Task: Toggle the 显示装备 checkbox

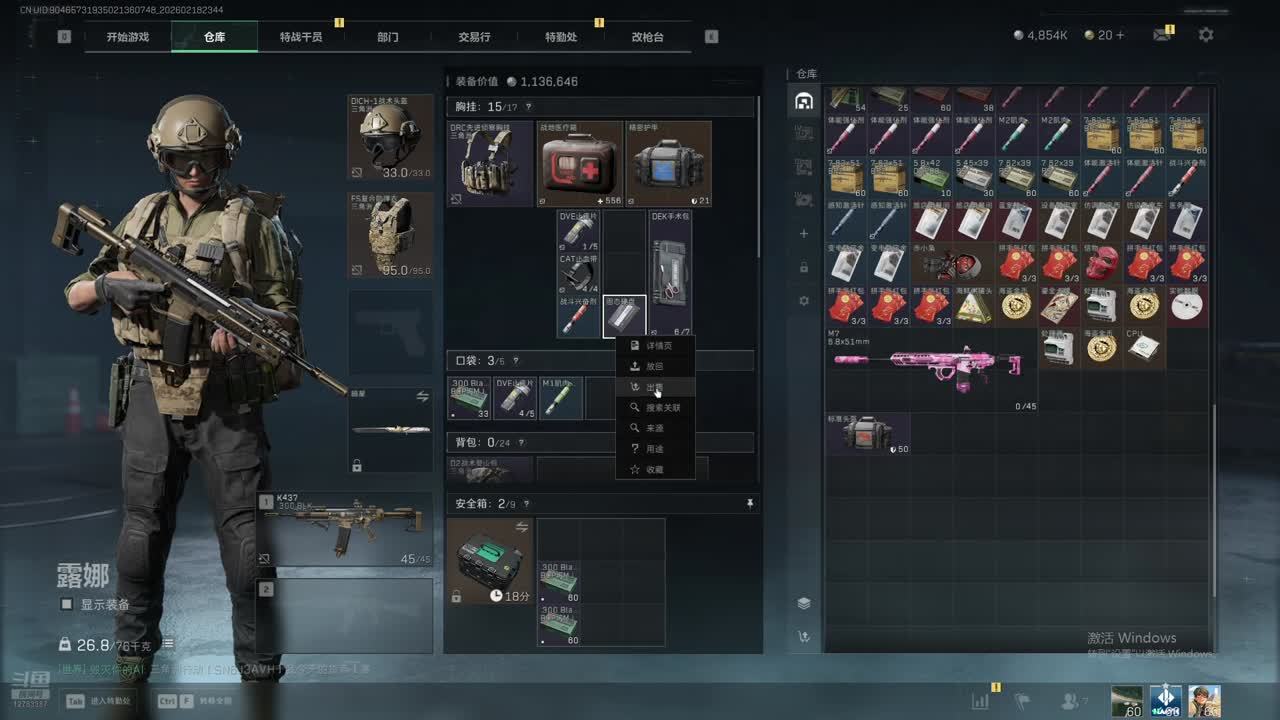Action: click(x=67, y=605)
